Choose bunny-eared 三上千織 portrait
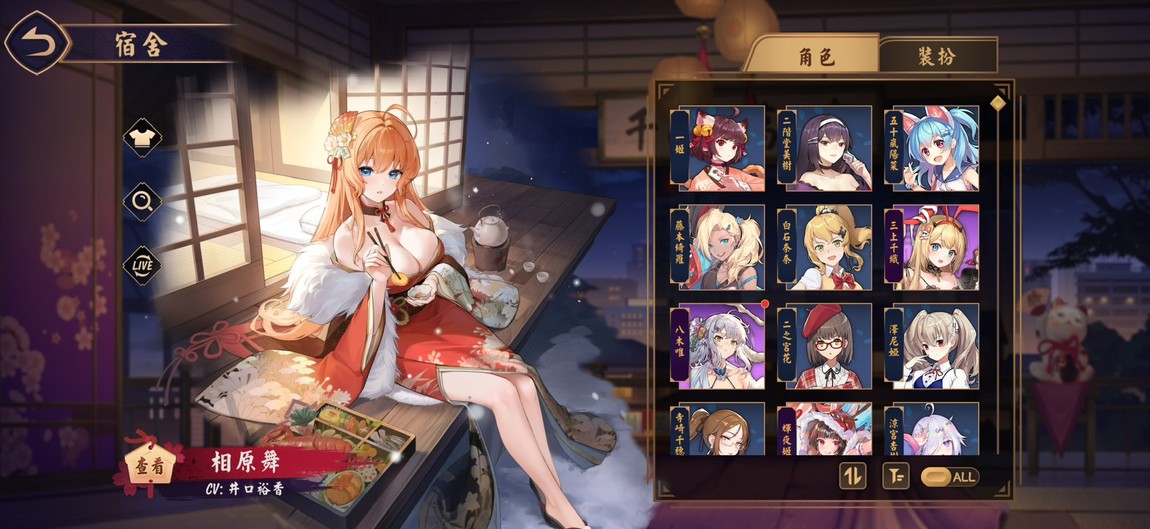1150x529 pixels. tap(935, 247)
